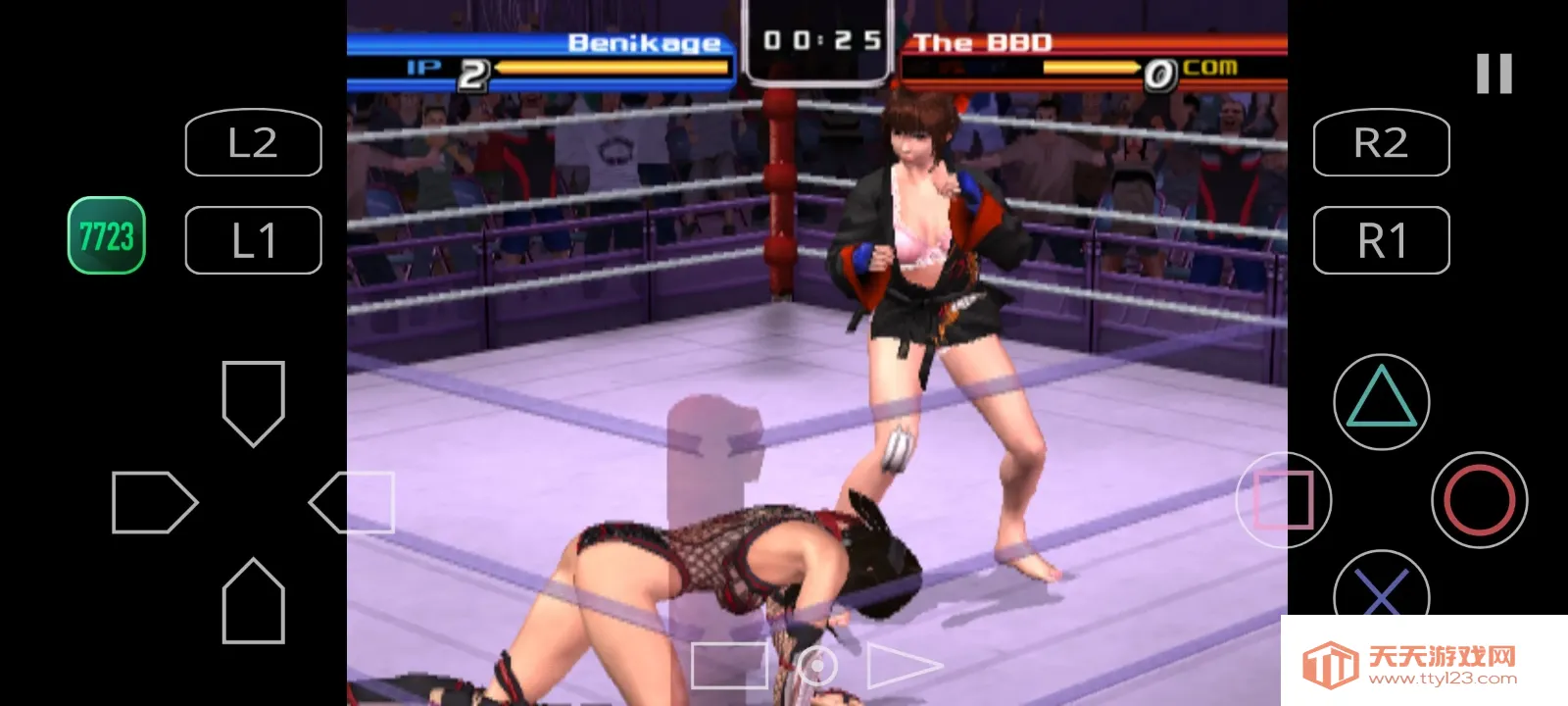Tap the d-pad right direction

coord(352,502)
